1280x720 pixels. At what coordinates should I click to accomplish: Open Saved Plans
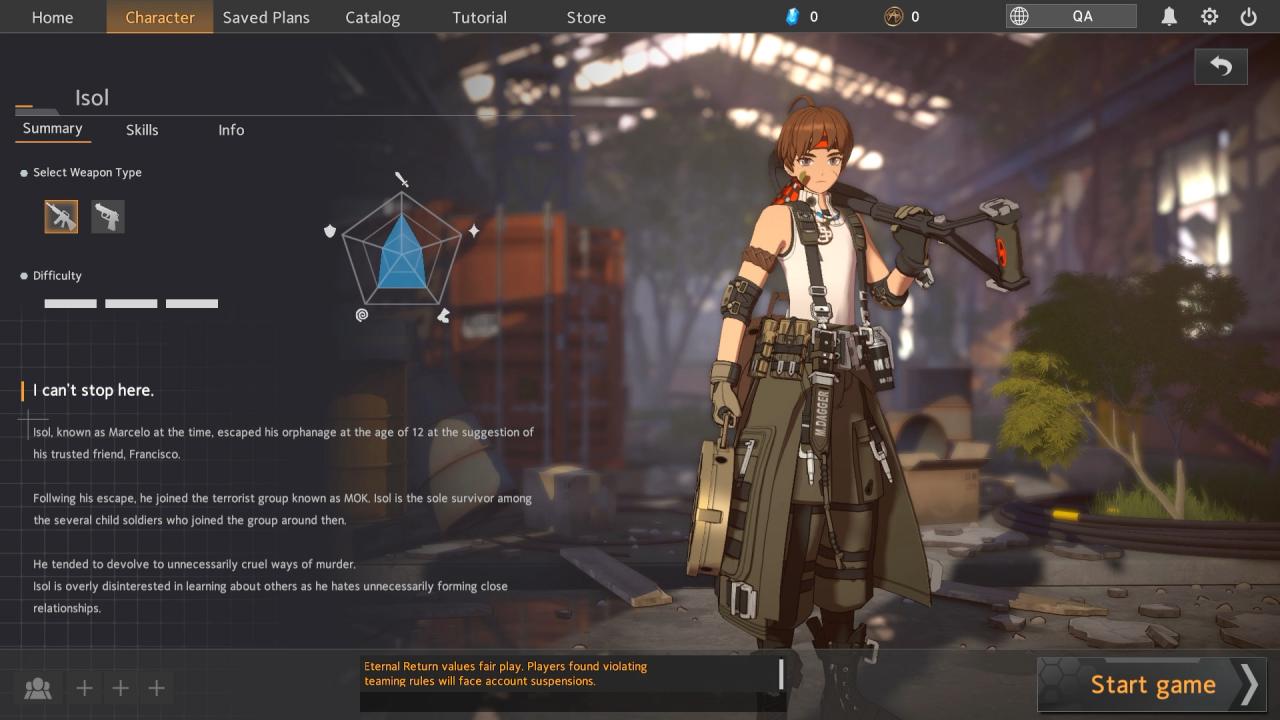click(266, 17)
